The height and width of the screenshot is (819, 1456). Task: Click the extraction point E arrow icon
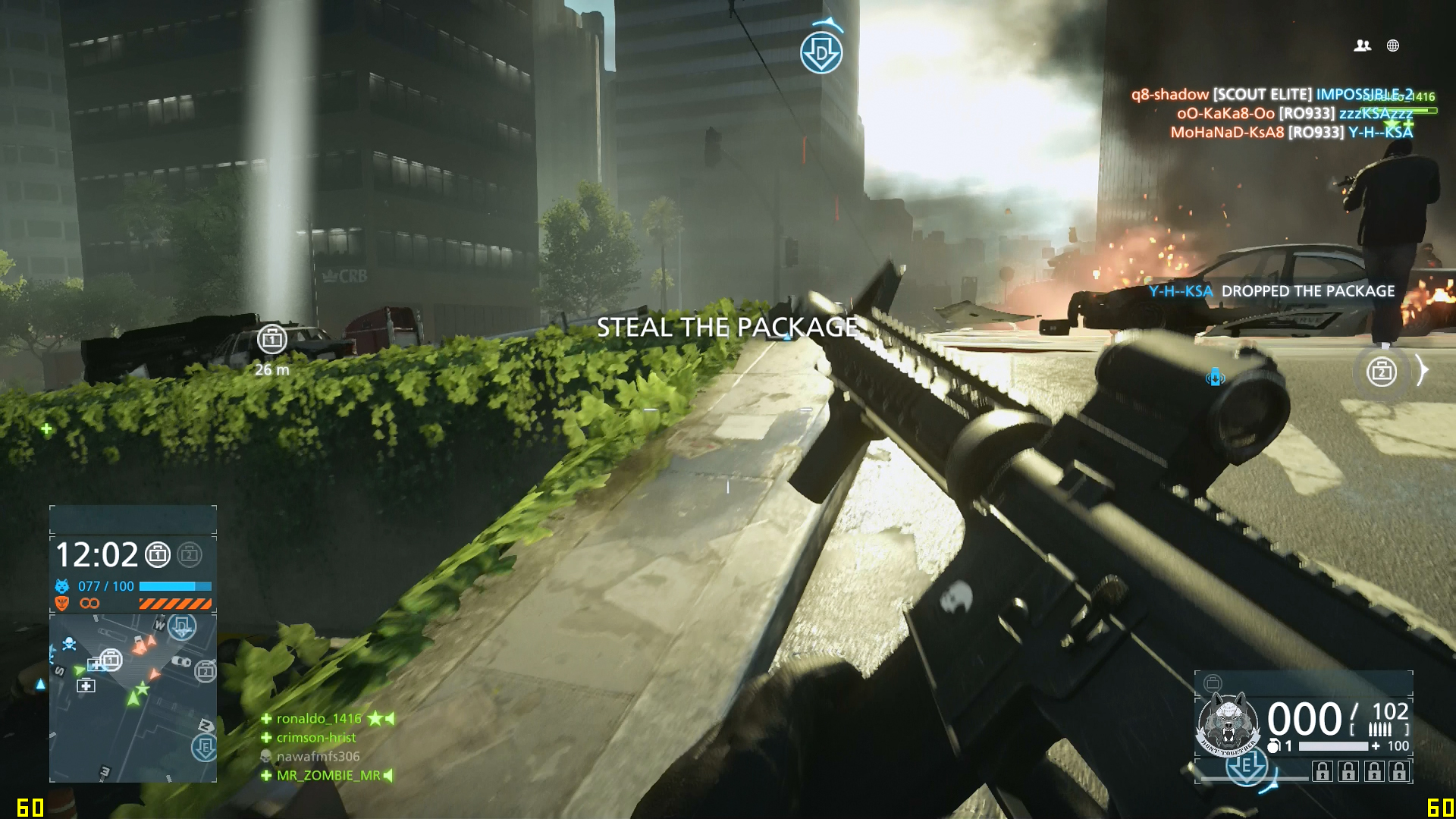pos(1247,768)
